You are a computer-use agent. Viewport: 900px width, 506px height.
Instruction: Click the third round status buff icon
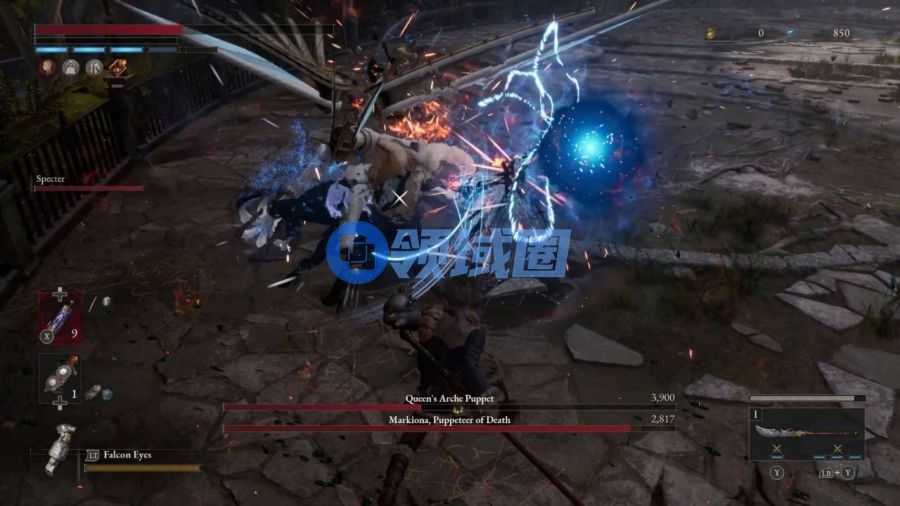tap(94, 68)
